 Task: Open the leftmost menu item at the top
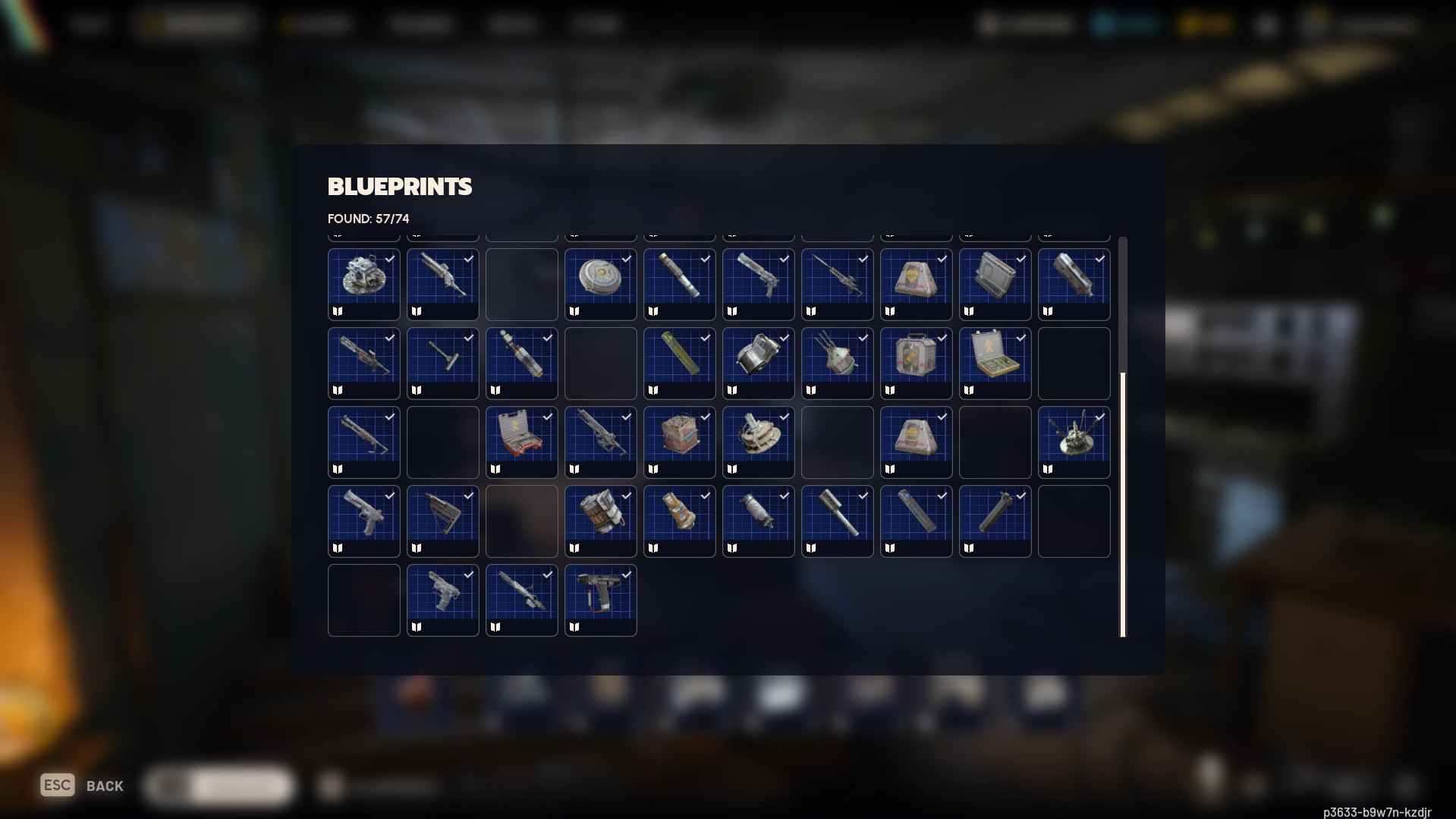pyautogui.click(x=90, y=23)
